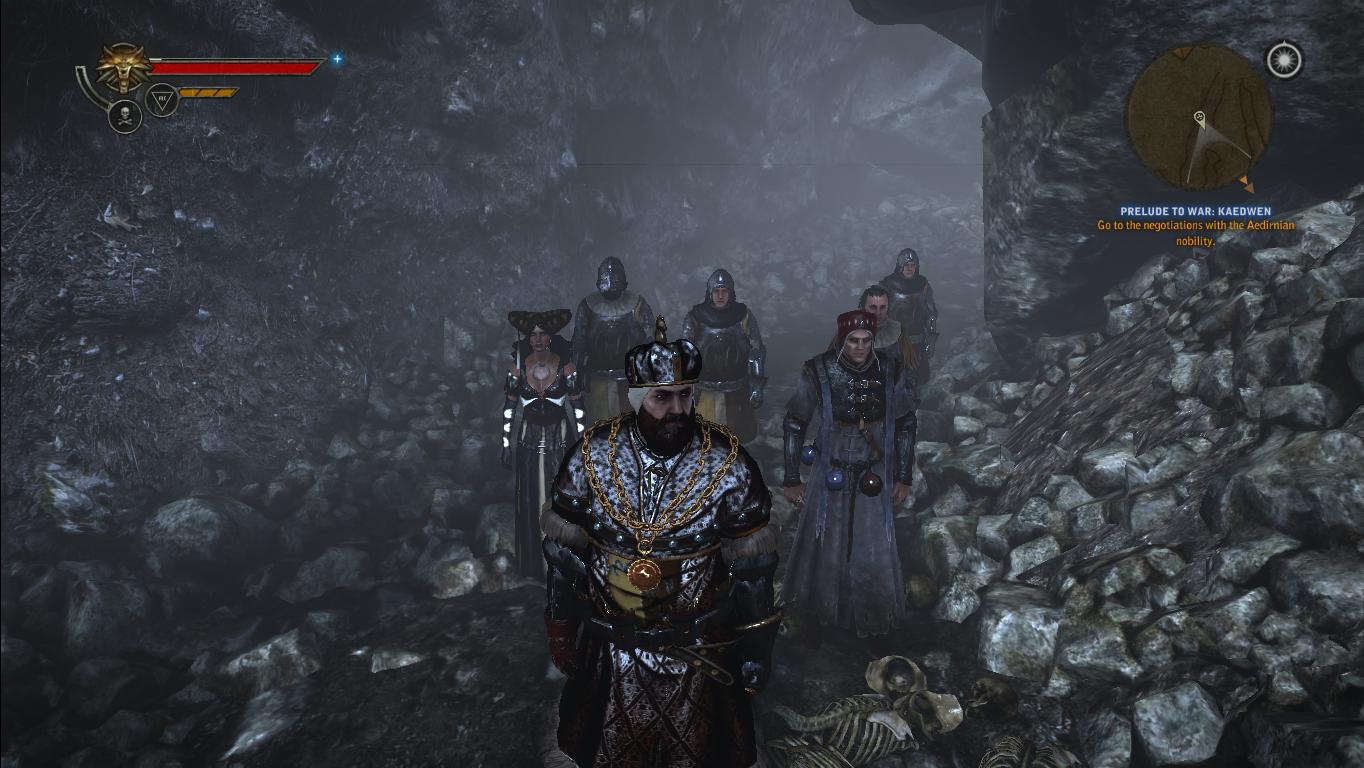Click the blue plus icon beside the health bar
Screen dimensions: 1364x768
(337, 59)
